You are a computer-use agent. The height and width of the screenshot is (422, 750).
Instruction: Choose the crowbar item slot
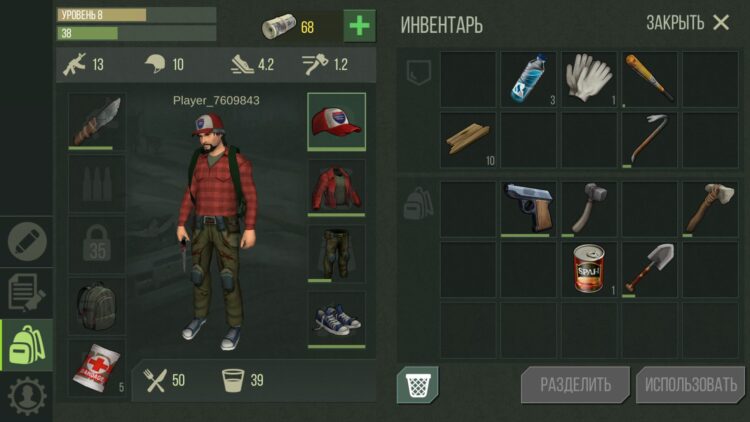pyautogui.click(x=649, y=139)
